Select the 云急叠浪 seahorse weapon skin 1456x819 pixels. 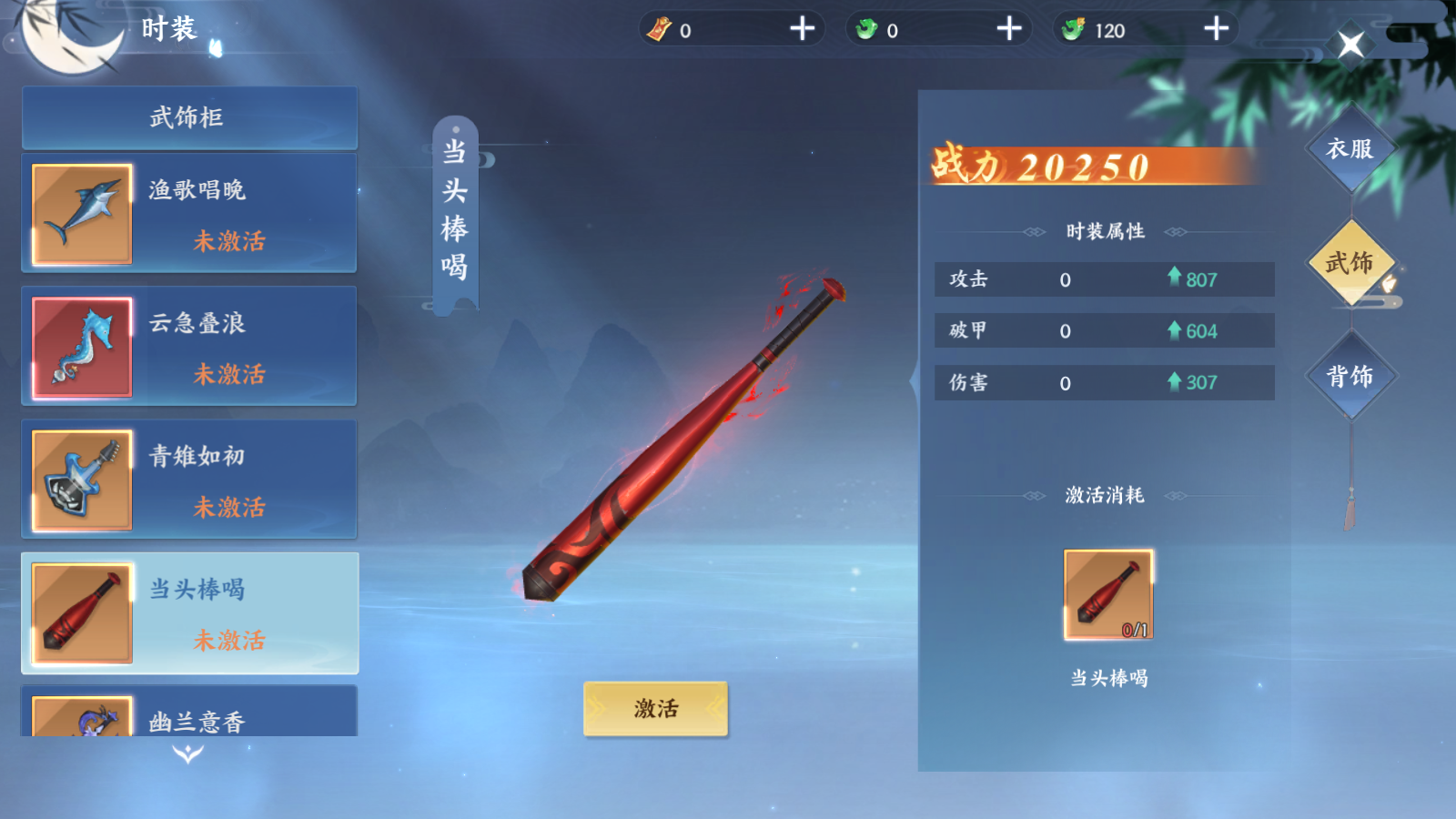click(189, 347)
